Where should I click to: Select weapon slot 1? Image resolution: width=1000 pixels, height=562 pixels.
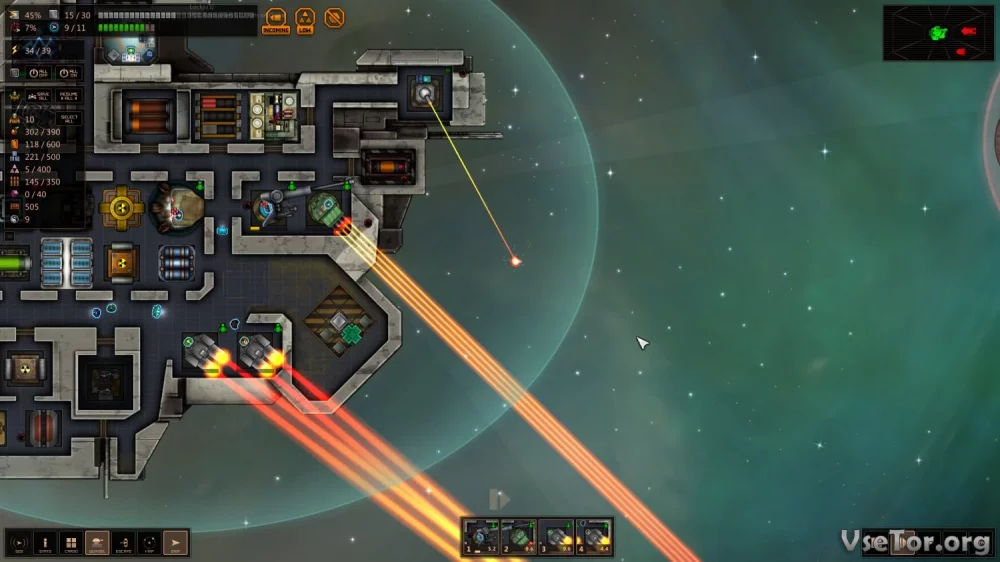click(x=480, y=537)
